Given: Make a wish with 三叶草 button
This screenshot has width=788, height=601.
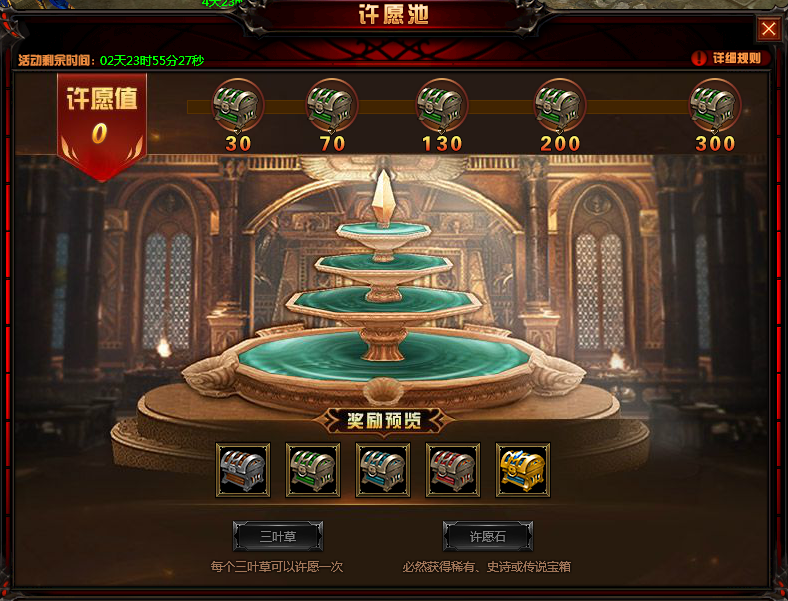Looking at the screenshot, I should 278,536.
